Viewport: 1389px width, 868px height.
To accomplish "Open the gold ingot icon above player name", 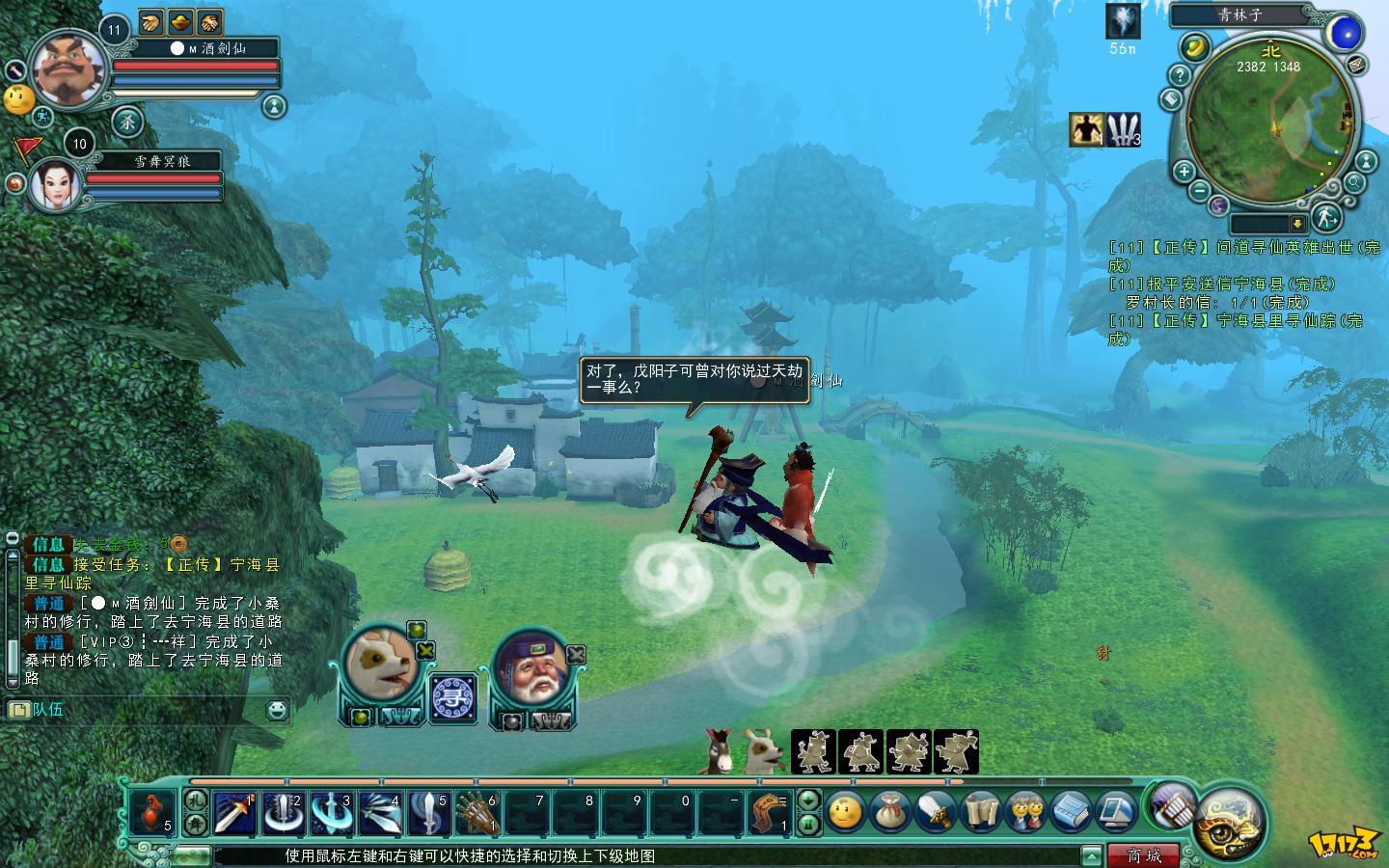I will [180, 21].
